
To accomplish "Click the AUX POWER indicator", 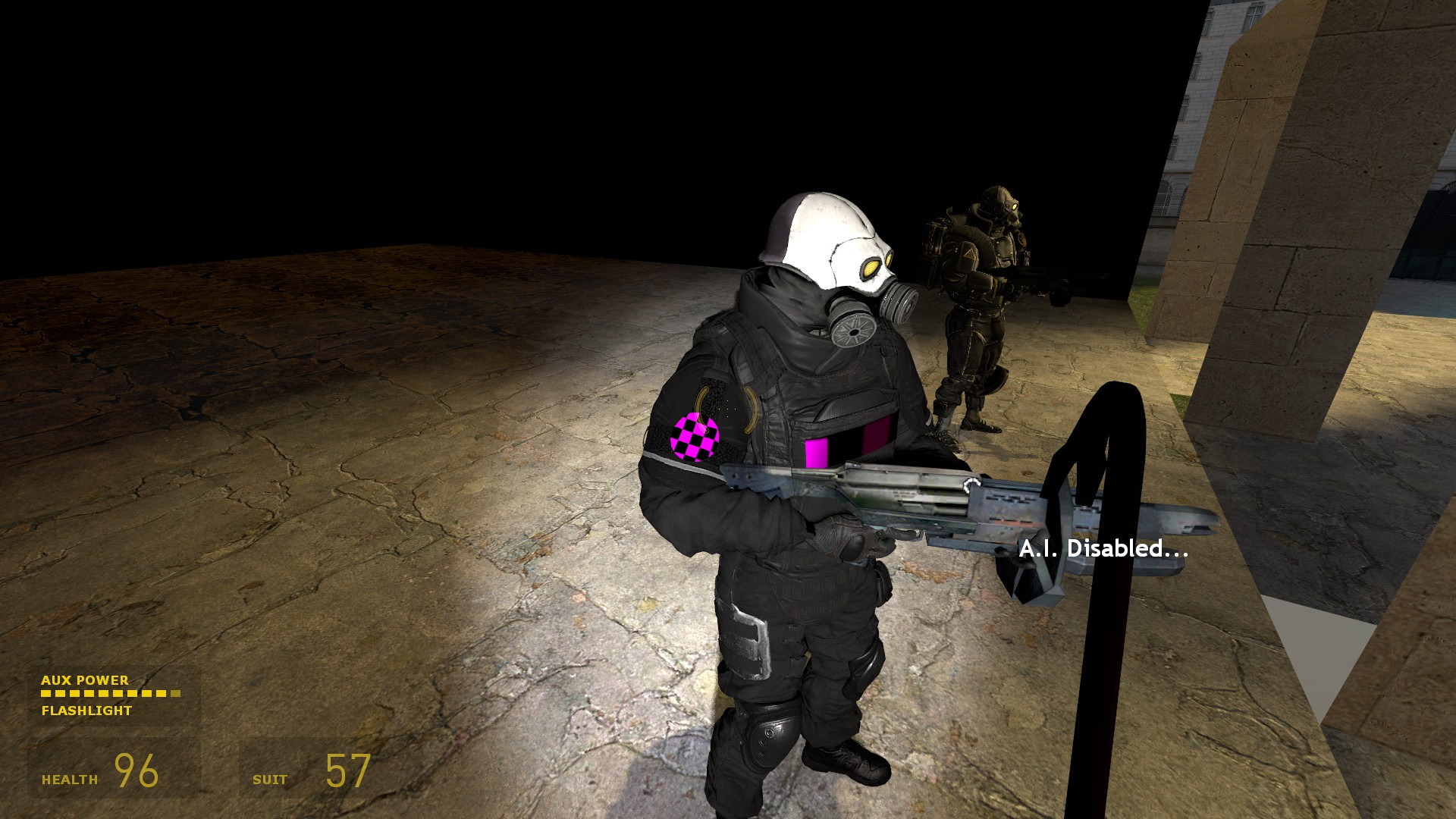I will click(85, 681).
